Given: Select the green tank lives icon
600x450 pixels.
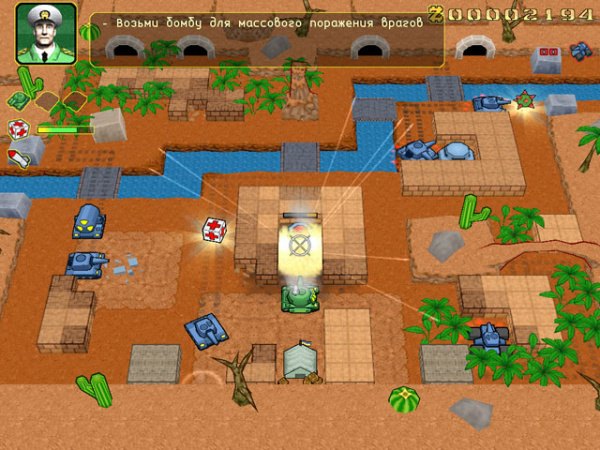Looking at the screenshot, I should coord(18,99).
